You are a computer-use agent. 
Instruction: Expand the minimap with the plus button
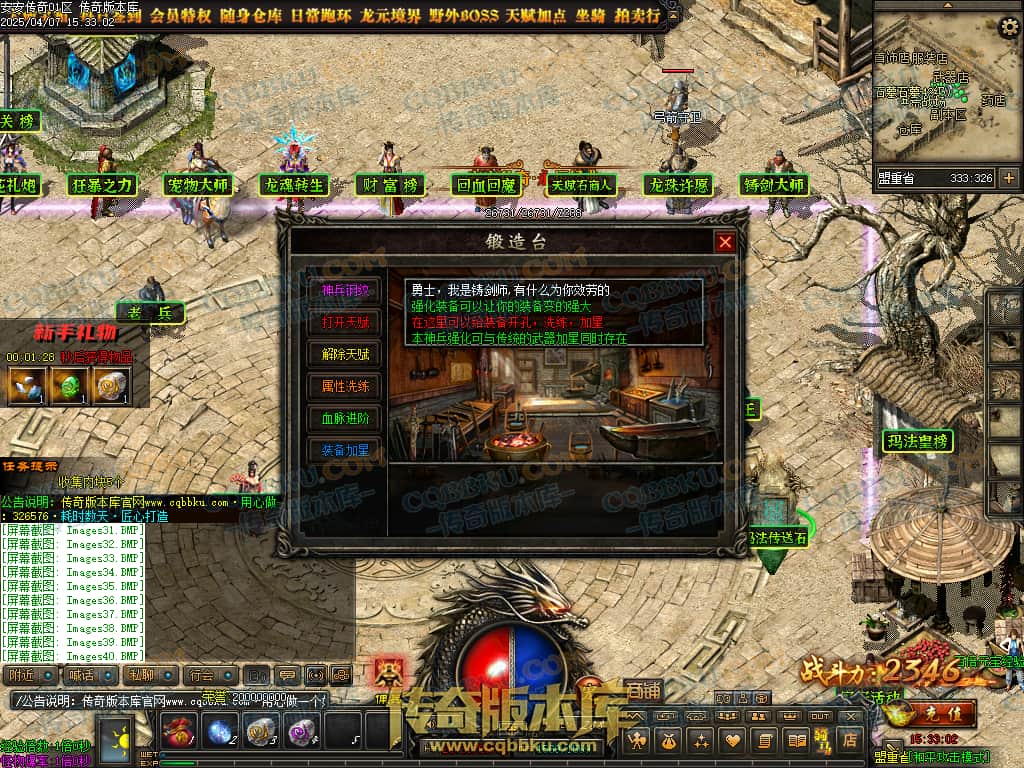(x=1008, y=178)
